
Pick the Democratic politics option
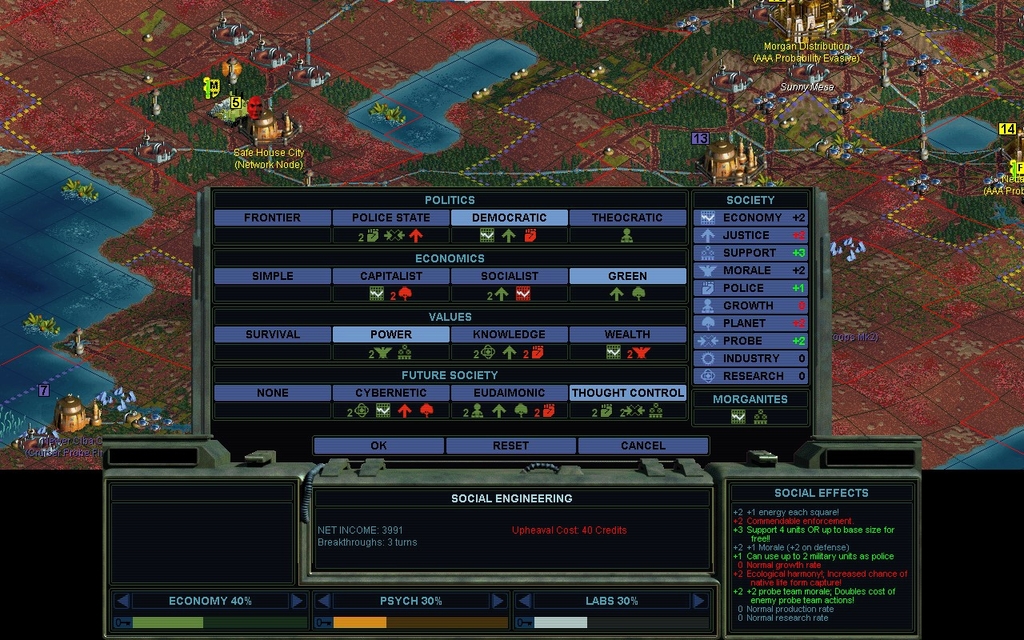click(x=509, y=217)
